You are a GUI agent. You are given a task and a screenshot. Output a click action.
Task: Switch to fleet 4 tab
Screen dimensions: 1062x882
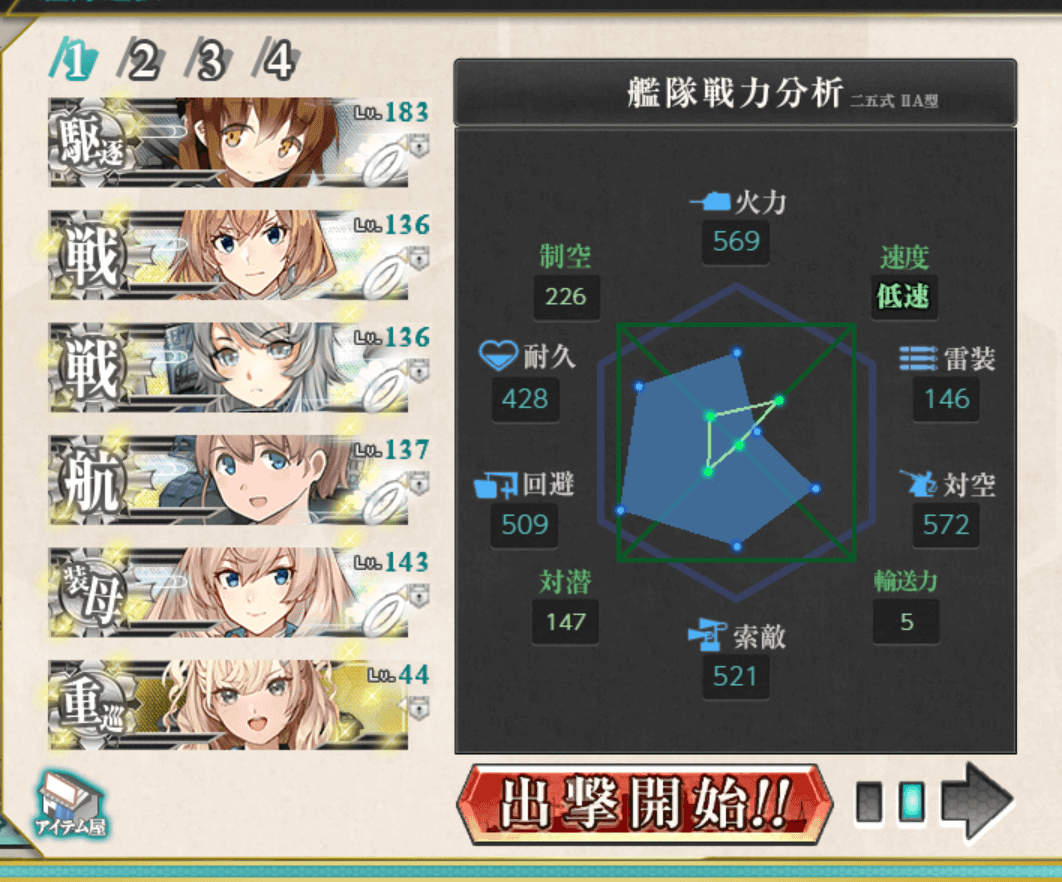tap(277, 63)
